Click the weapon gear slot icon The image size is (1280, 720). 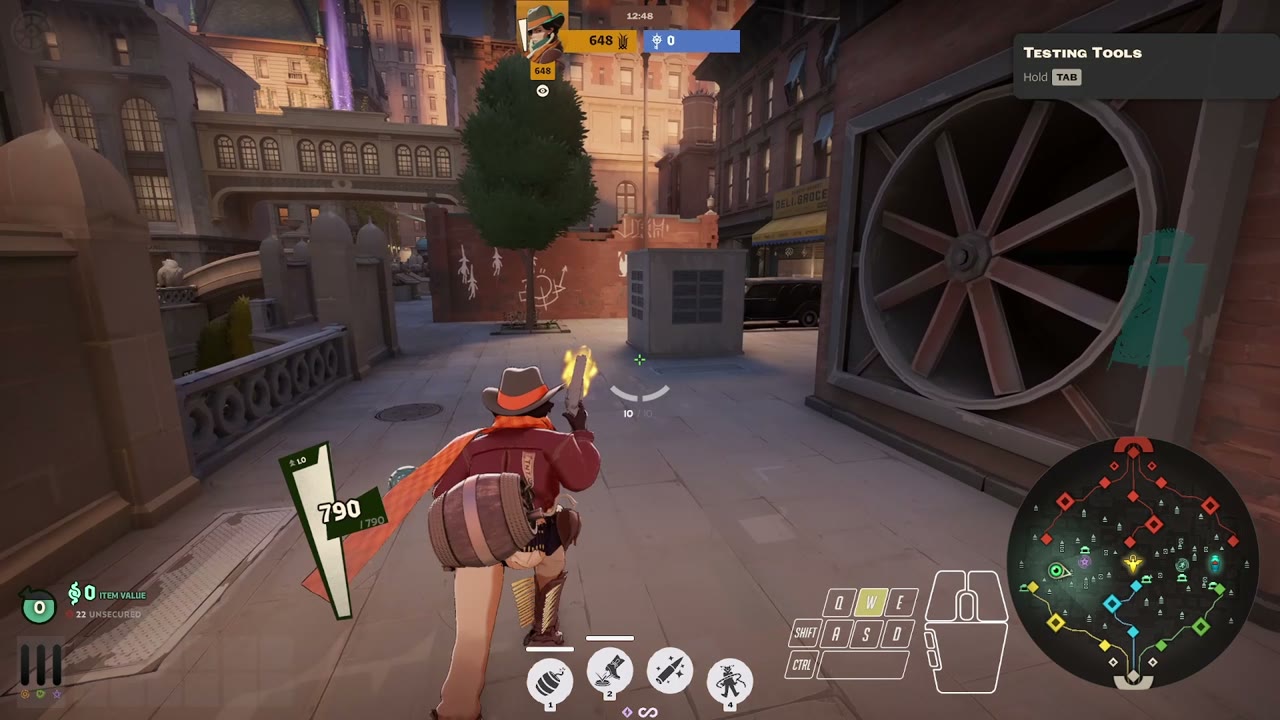pos(25,694)
